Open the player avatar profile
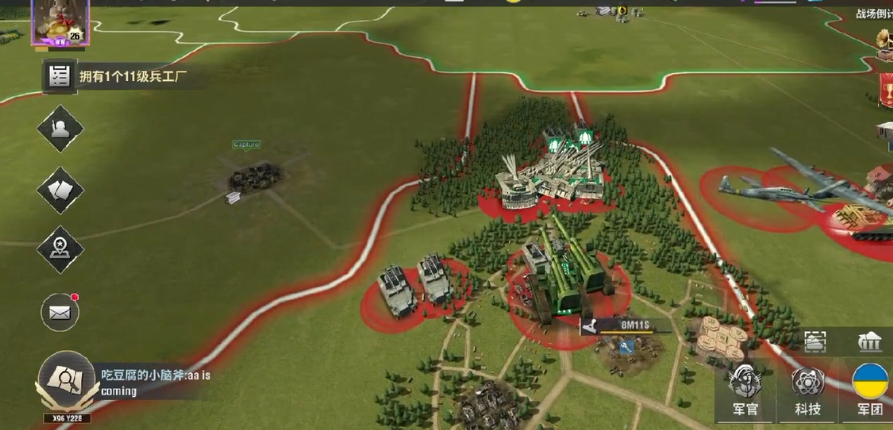This screenshot has height=430, width=893. pyautogui.click(x=62, y=22)
